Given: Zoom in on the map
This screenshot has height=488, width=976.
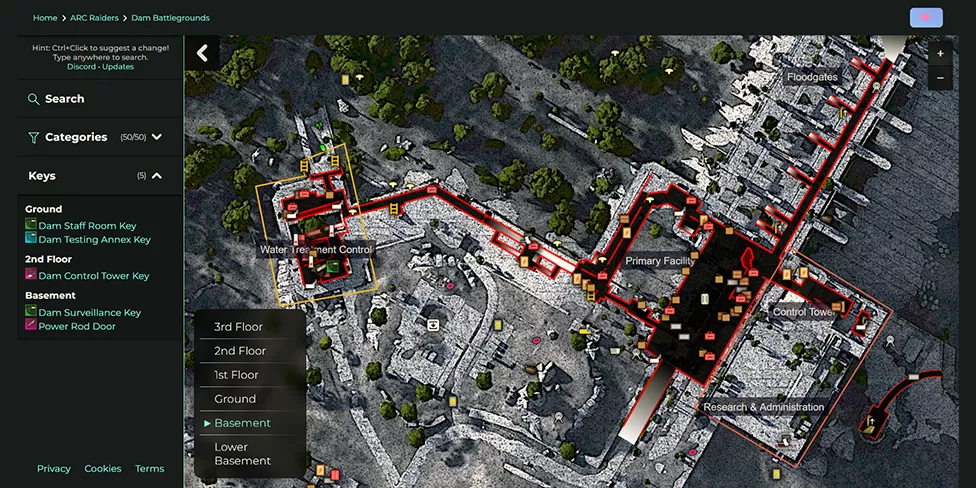Looking at the screenshot, I should tap(940, 53).
